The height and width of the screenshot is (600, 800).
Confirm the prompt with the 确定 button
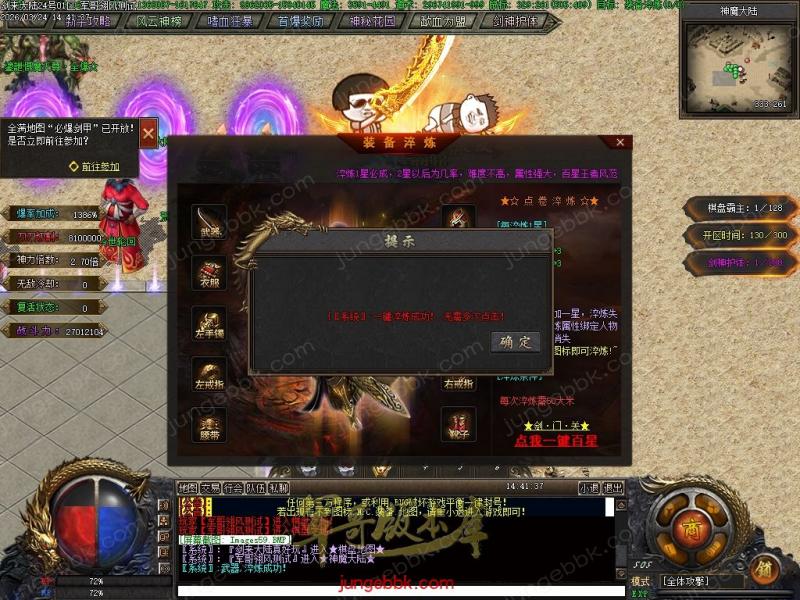[516, 342]
